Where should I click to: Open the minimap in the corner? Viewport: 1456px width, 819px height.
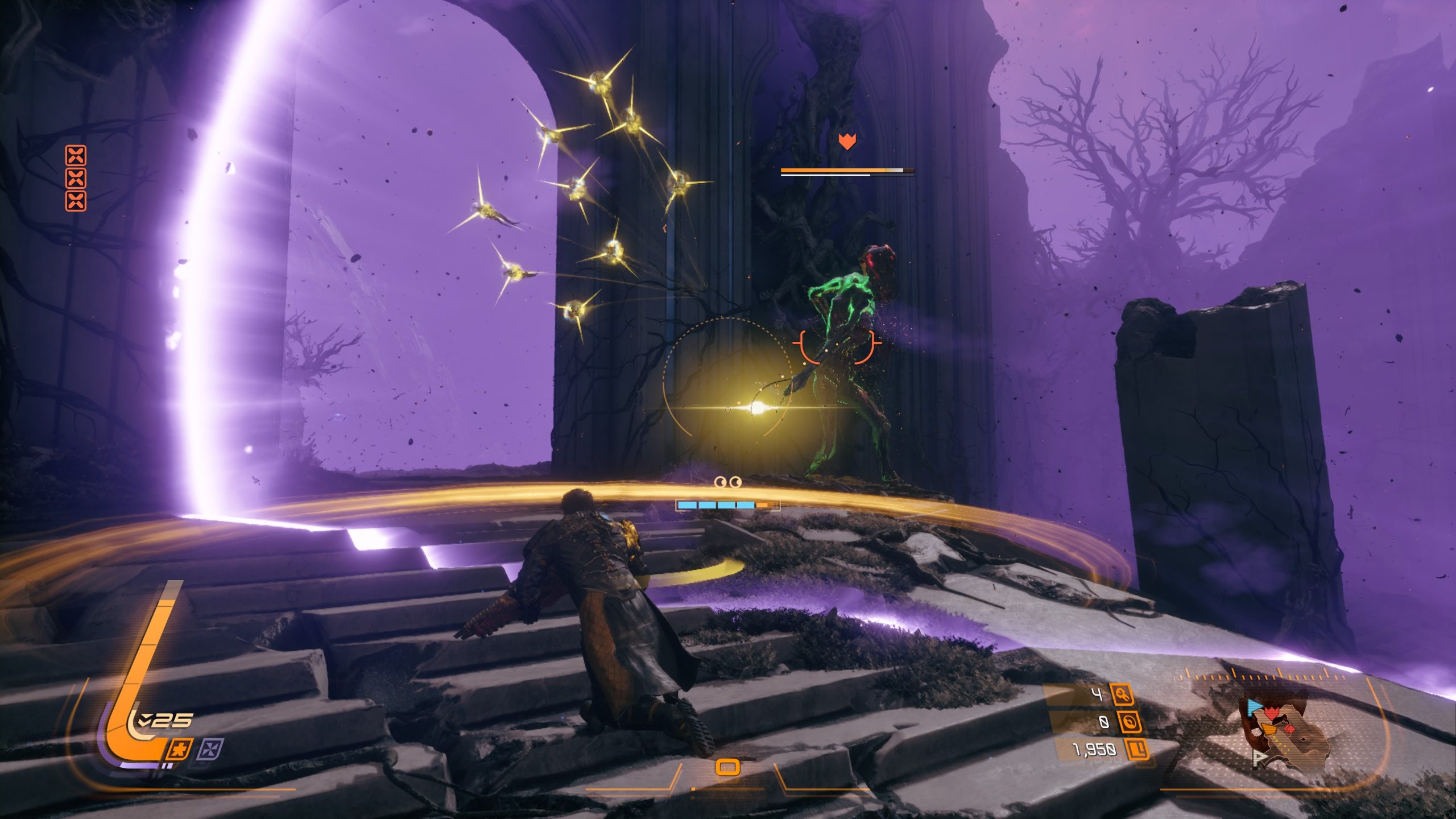tap(1285, 734)
